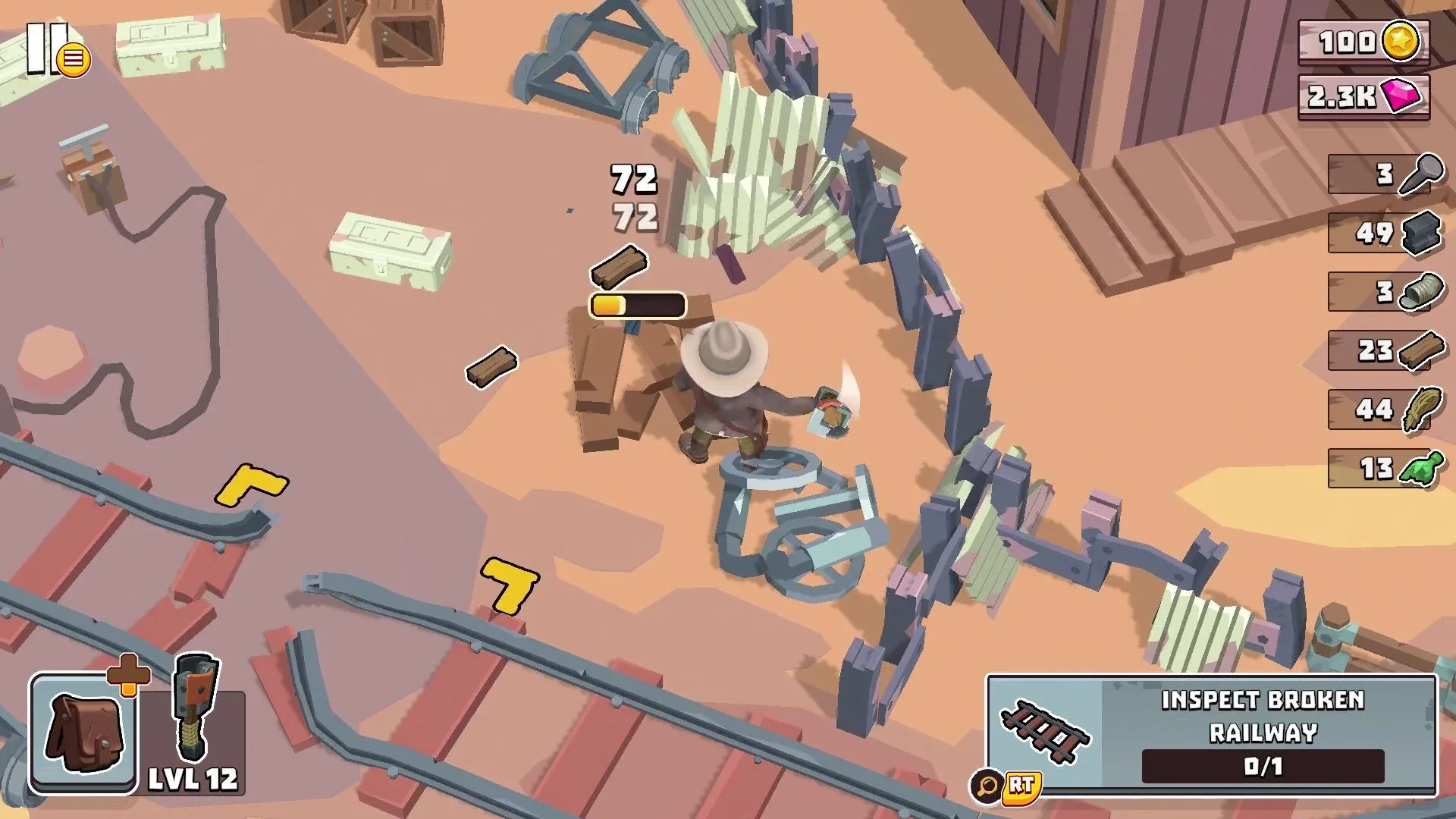Image resolution: width=1456 pixels, height=819 pixels.
Task: Click the RT action prompt button
Action: point(1020,789)
